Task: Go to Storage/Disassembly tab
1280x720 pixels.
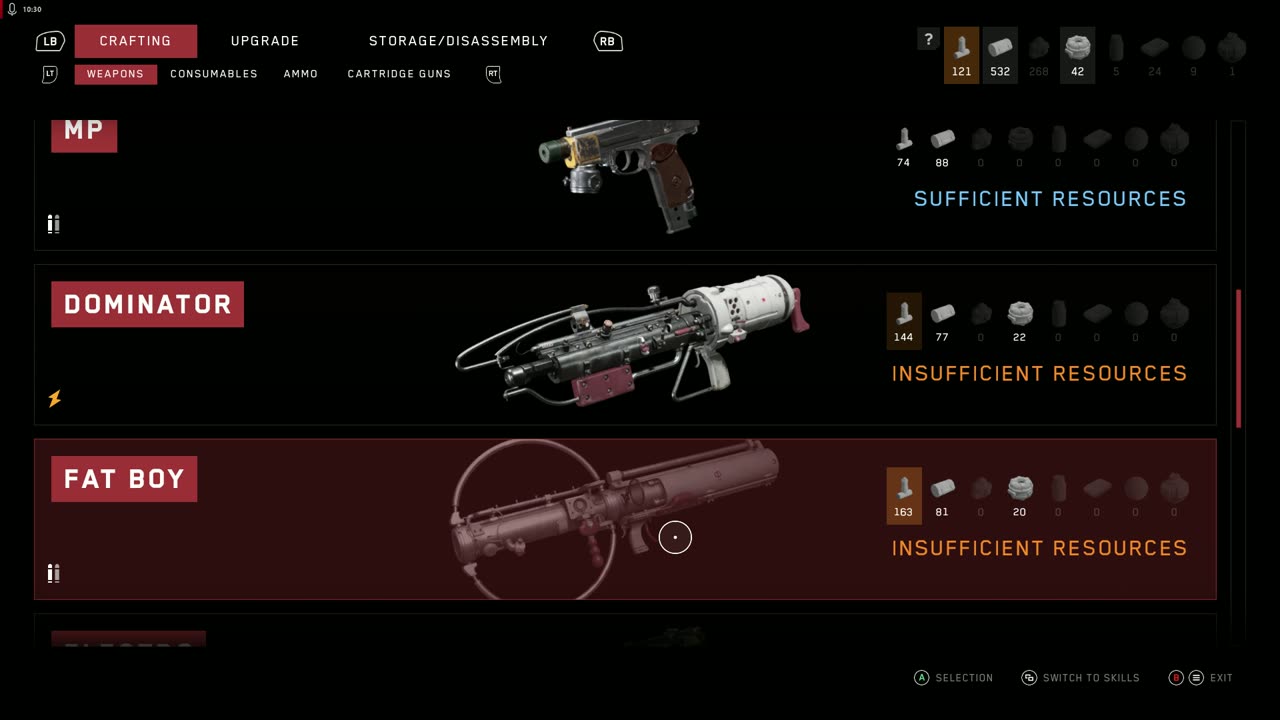Action: (x=458, y=41)
